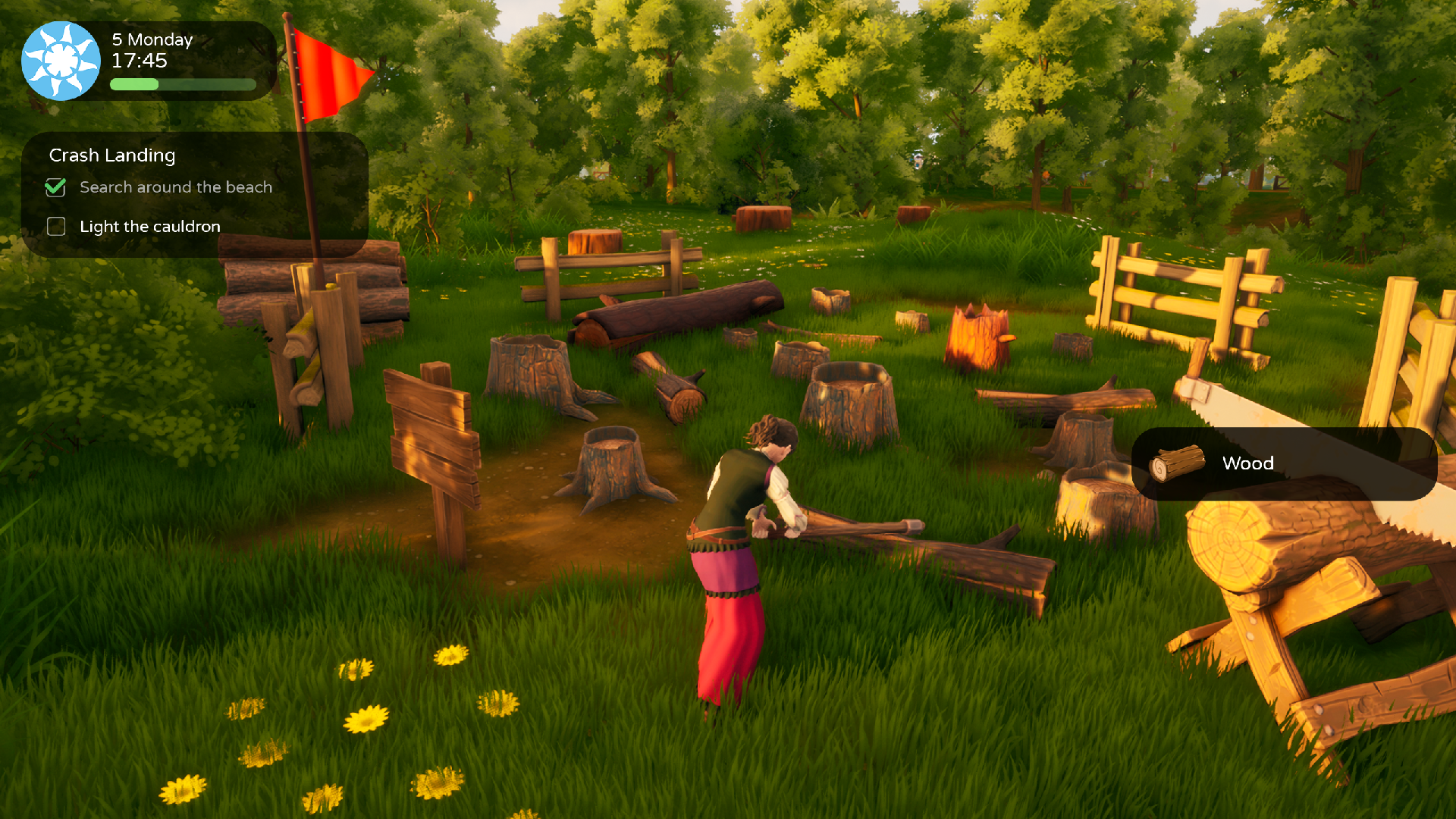Select the Wood pickup notification tab

click(x=1283, y=463)
